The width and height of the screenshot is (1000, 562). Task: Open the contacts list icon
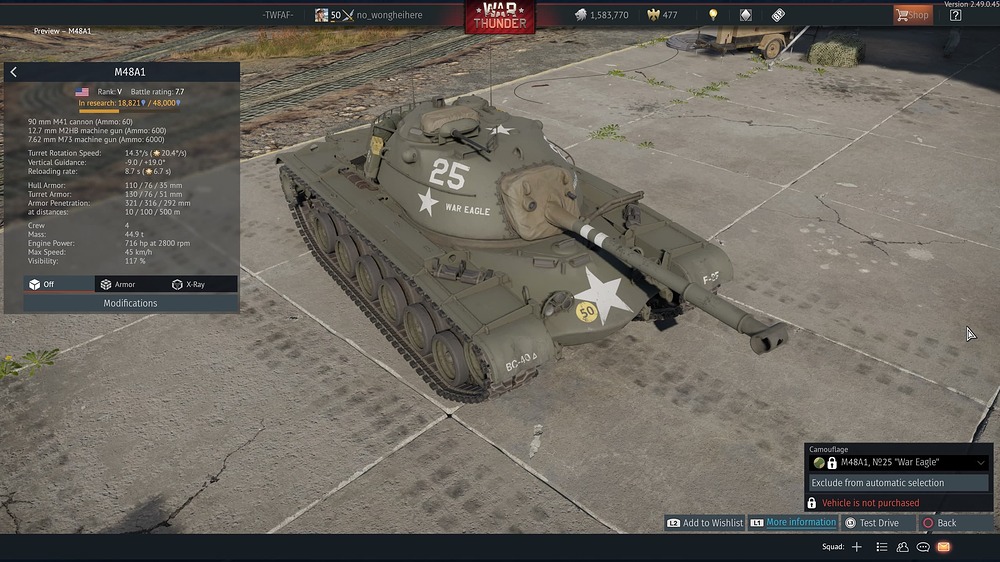point(903,547)
